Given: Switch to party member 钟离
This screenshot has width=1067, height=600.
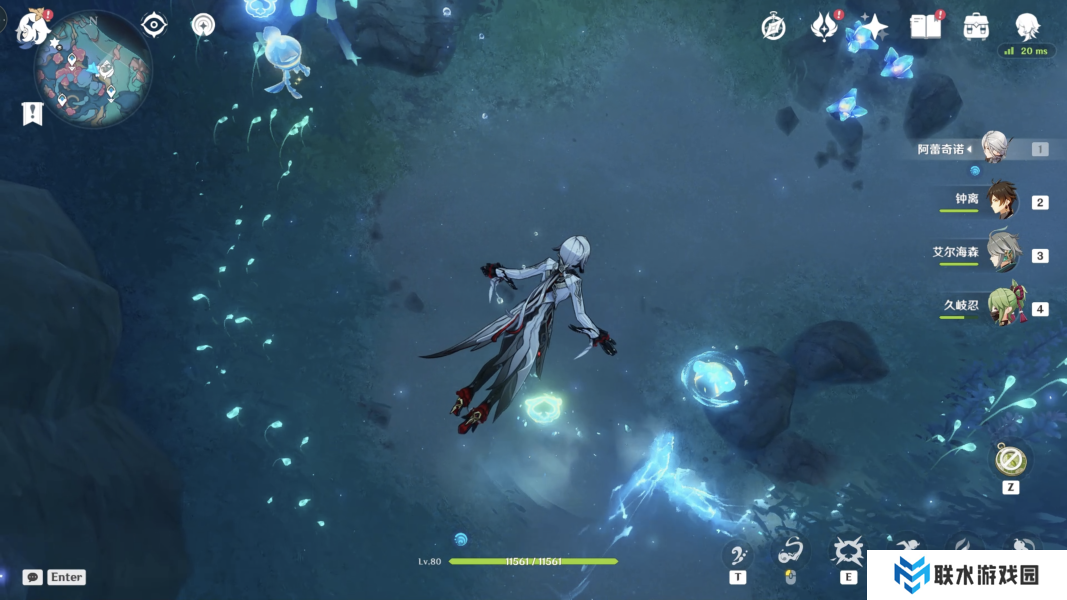Looking at the screenshot, I should point(1001,201).
